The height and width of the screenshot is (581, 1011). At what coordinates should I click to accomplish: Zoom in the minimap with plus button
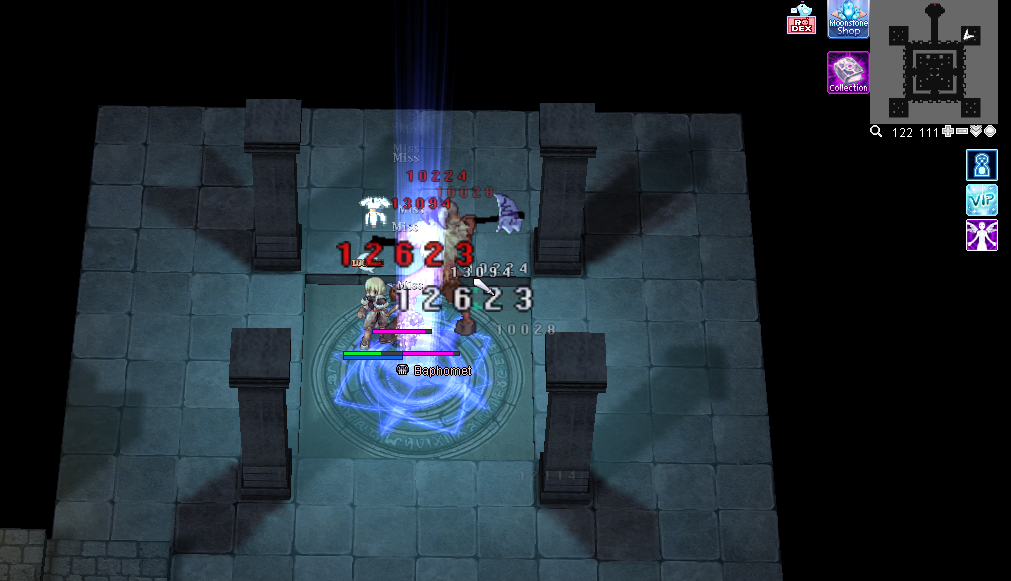pos(947,132)
